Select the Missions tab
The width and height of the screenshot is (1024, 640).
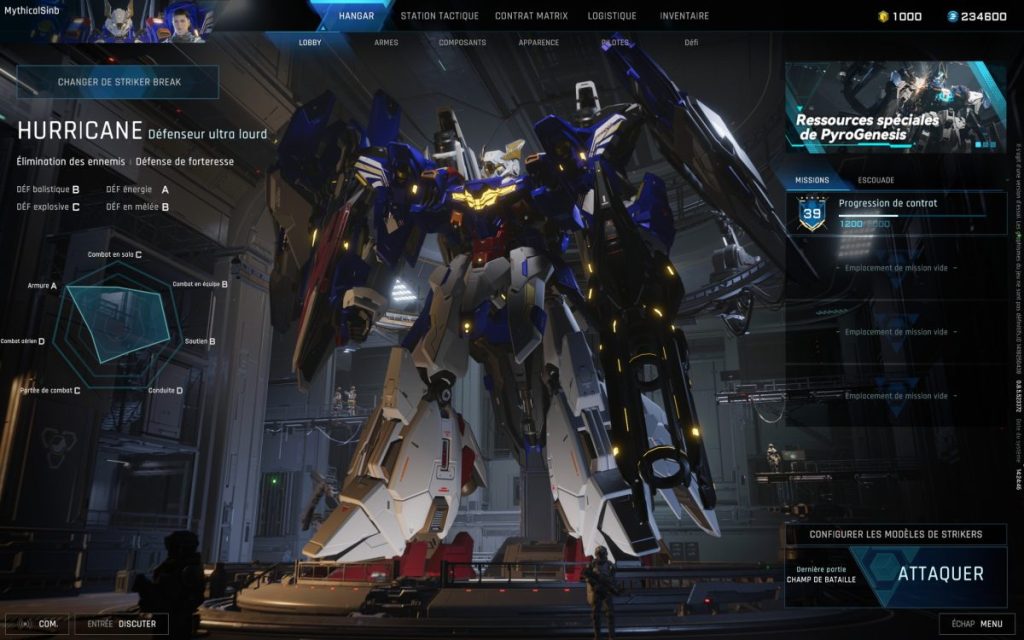(812, 180)
